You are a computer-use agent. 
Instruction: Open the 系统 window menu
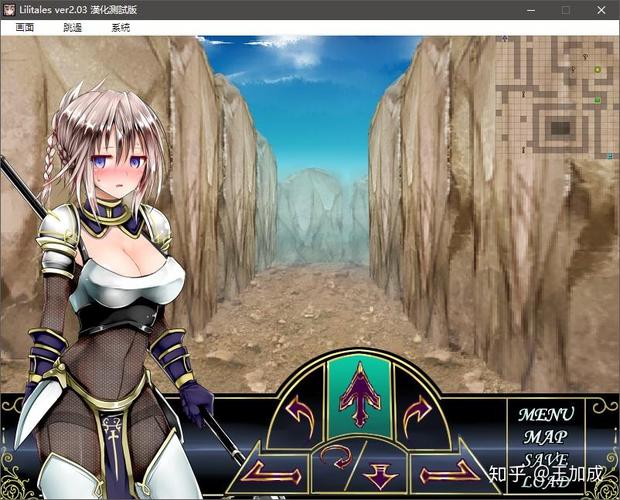coord(120,28)
